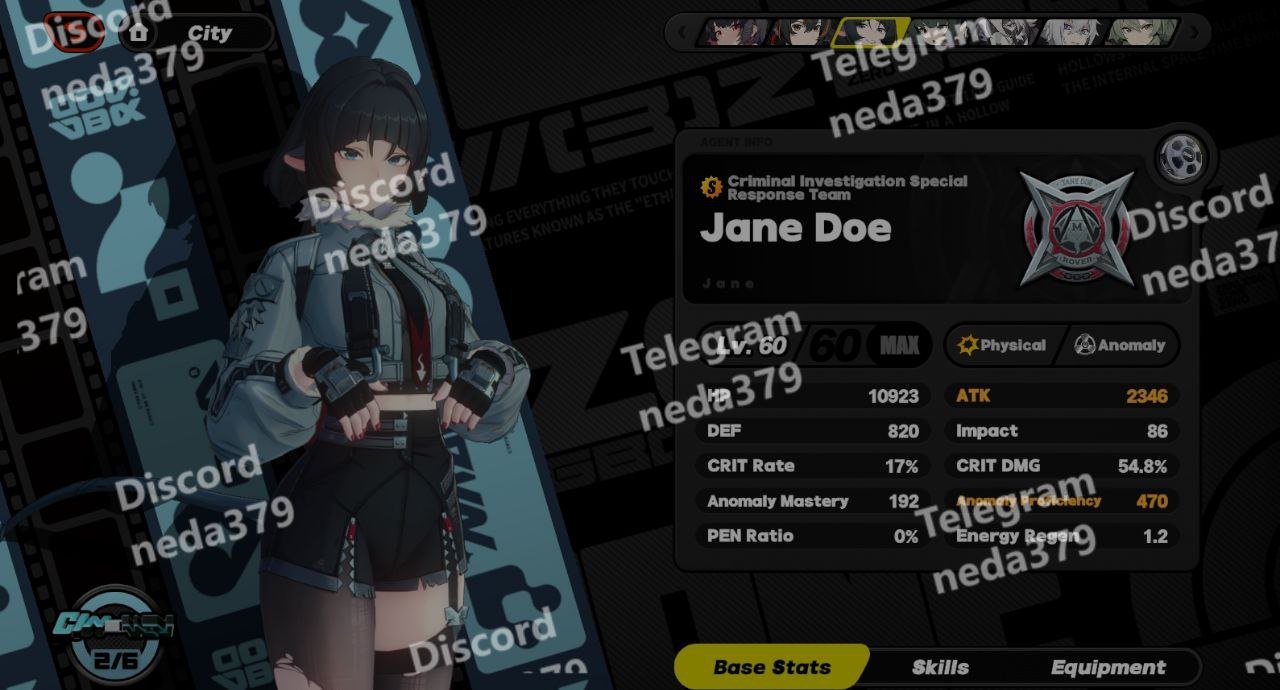Select the Base Stats tab
Image resolution: width=1280 pixels, height=690 pixels.
pos(772,667)
